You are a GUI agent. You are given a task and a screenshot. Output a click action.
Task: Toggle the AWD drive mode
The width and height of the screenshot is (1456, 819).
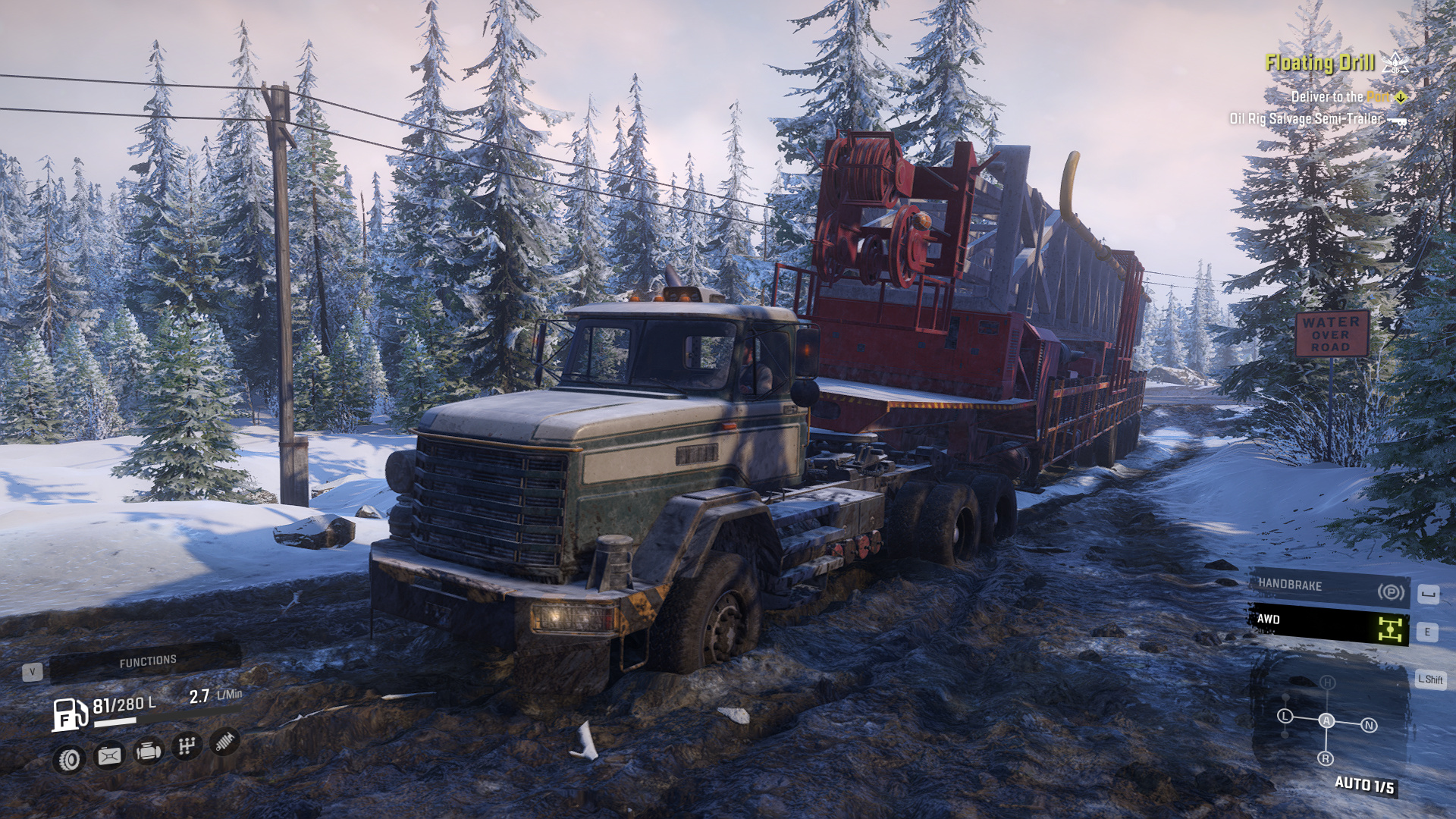coord(1329,624)
